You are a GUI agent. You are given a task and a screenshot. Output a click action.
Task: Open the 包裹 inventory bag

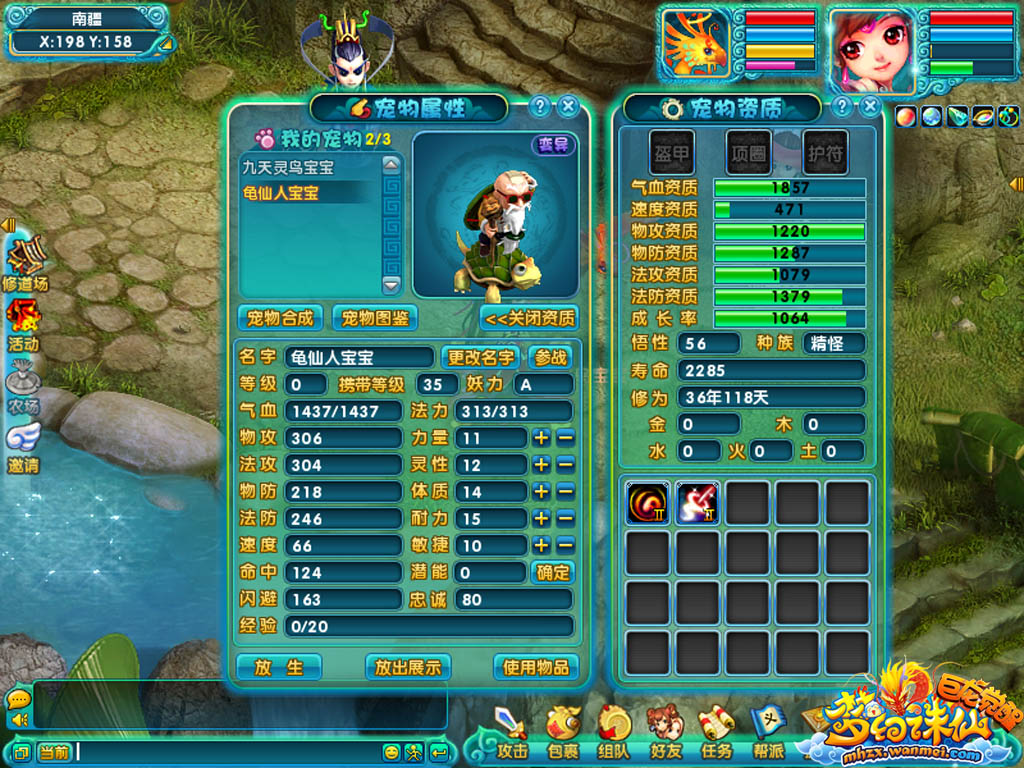(x=563, y=732)
